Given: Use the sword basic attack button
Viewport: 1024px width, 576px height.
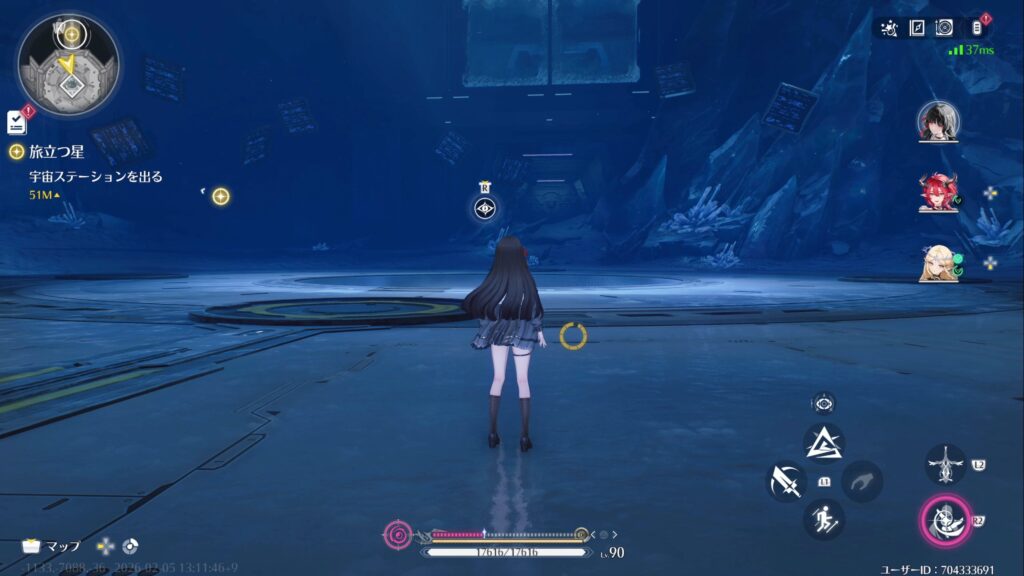Looking at the screenshot, I should [786, 482].
